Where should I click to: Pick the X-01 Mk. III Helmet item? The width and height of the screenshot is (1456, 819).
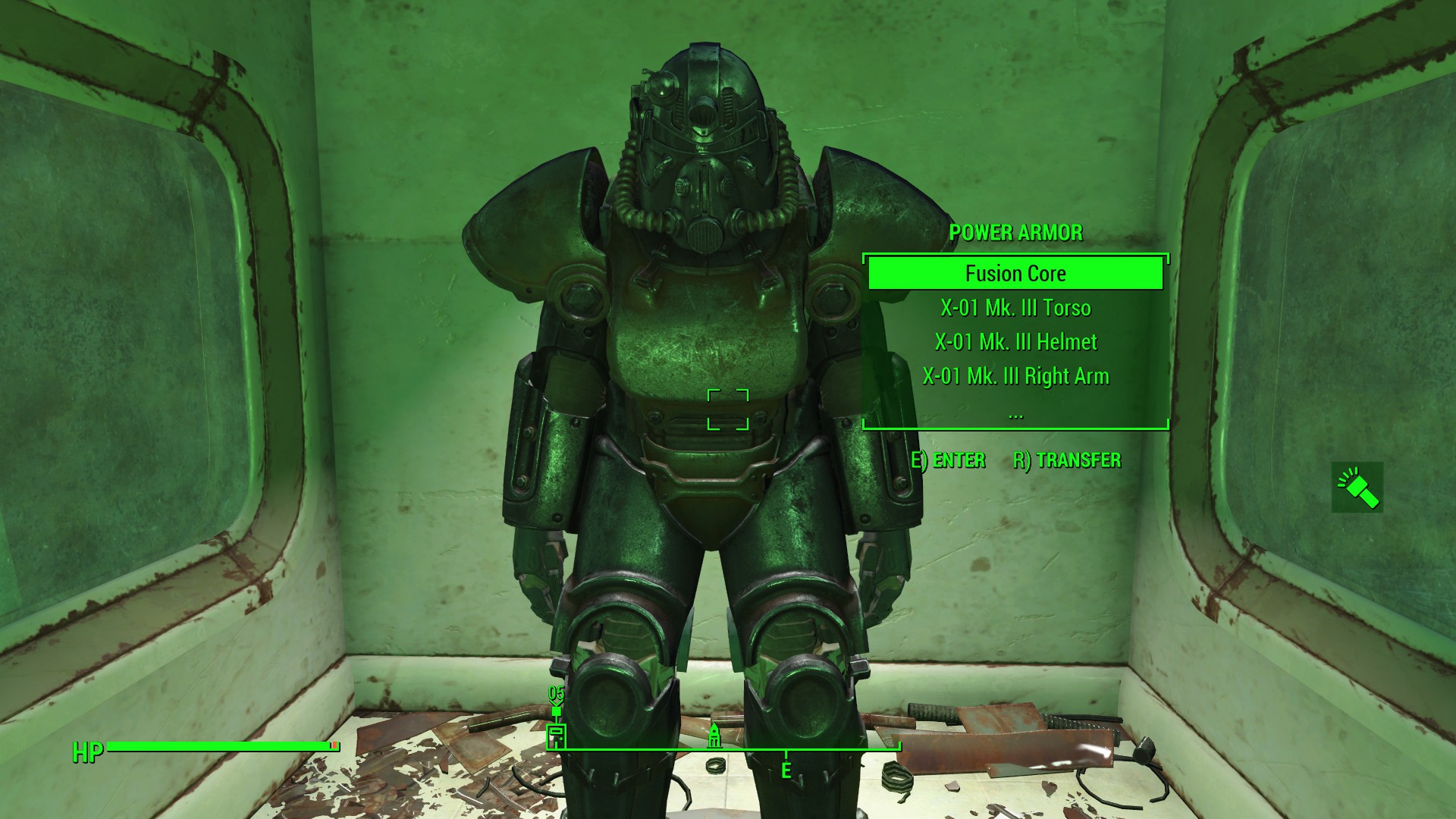pyautogui.click(x=1015, y=342)
